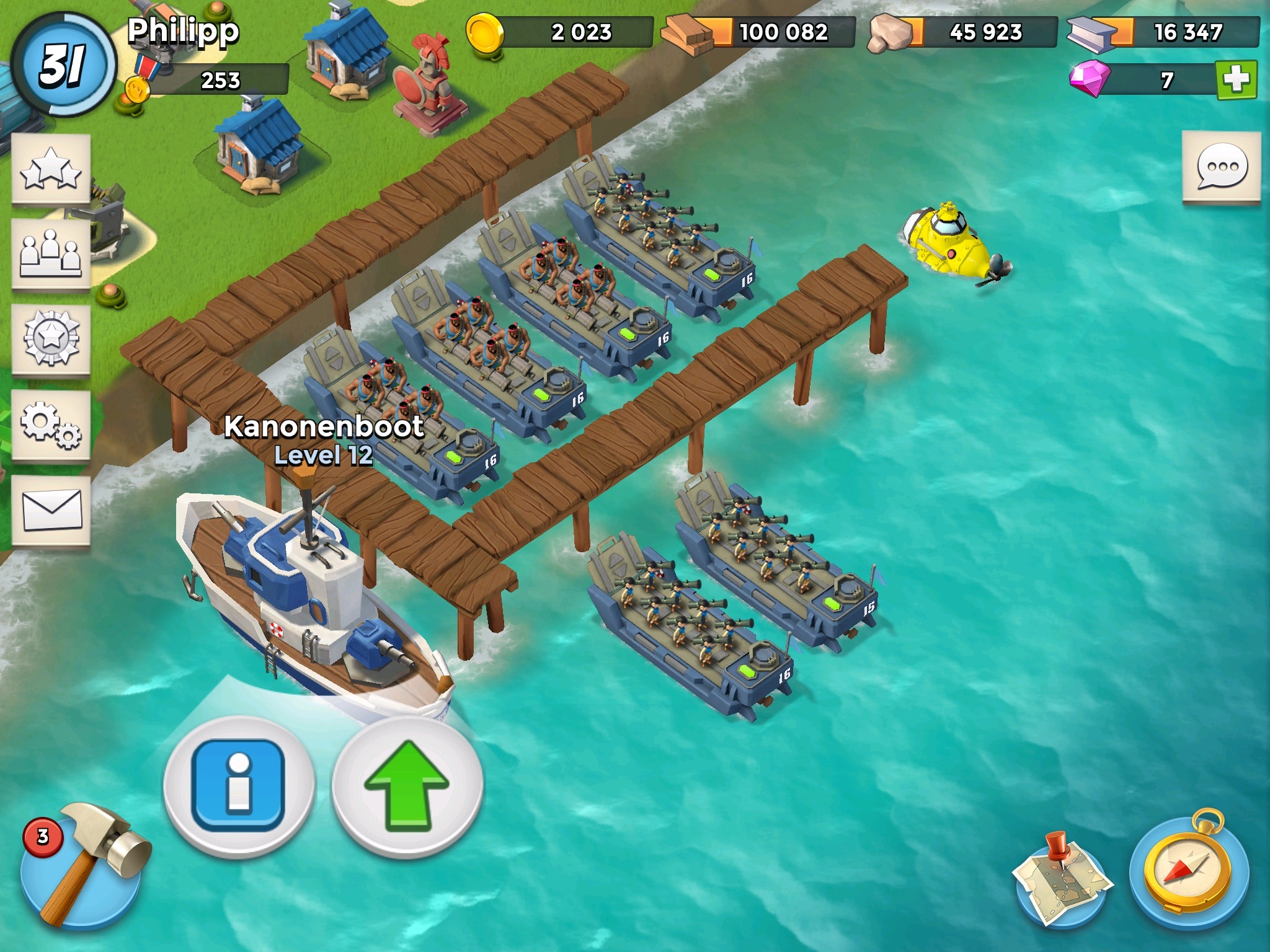Open the friends leaderboard menu
The image size is (1270, 952).
(x=51, y=253)
